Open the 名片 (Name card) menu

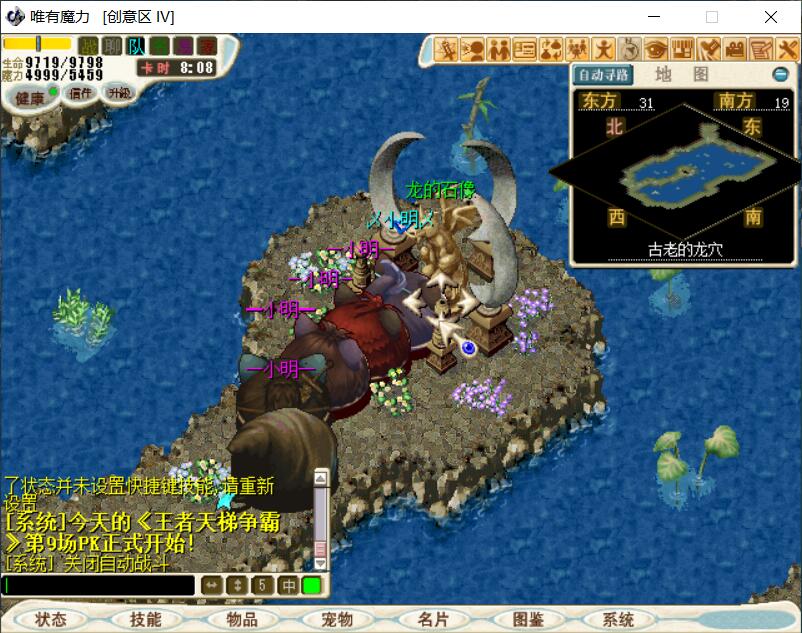[x=433, y=620]
